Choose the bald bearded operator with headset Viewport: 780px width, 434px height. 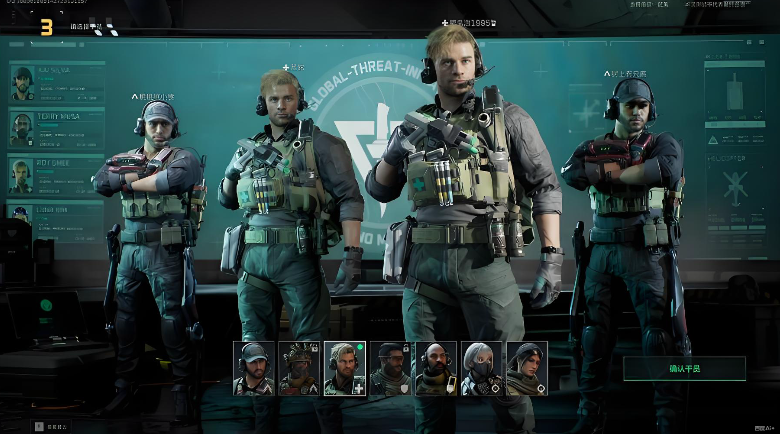[435, 368]
